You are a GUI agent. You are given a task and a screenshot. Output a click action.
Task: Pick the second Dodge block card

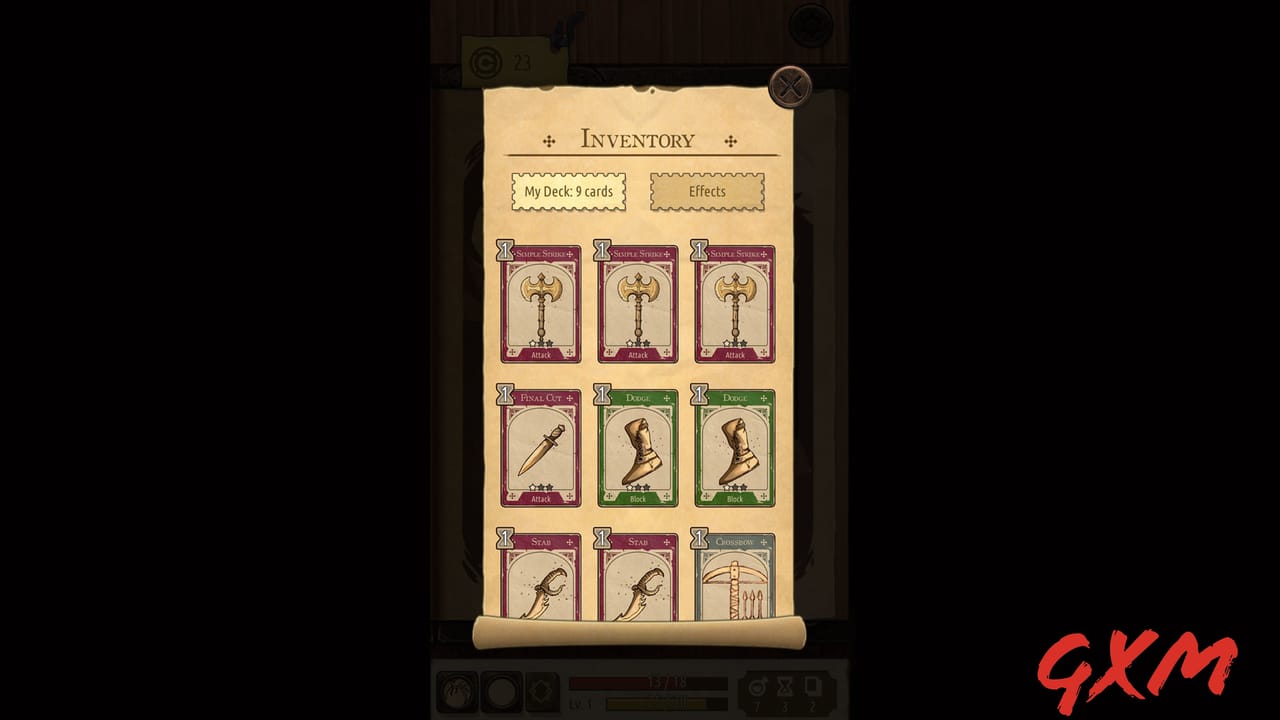(734, 445)
